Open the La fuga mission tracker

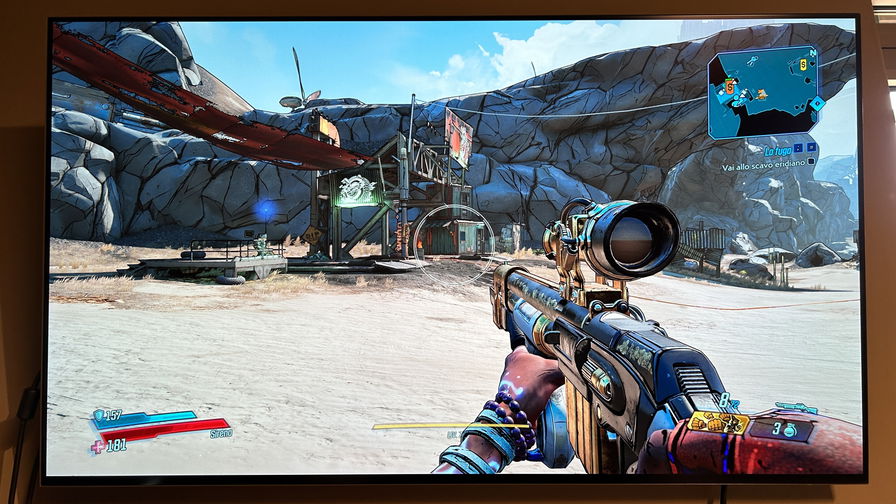coord(778,148)
